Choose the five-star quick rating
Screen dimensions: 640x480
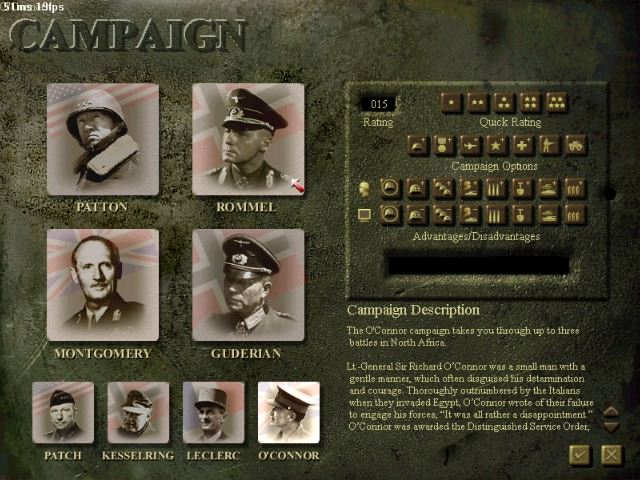click(x=556, y=103)
